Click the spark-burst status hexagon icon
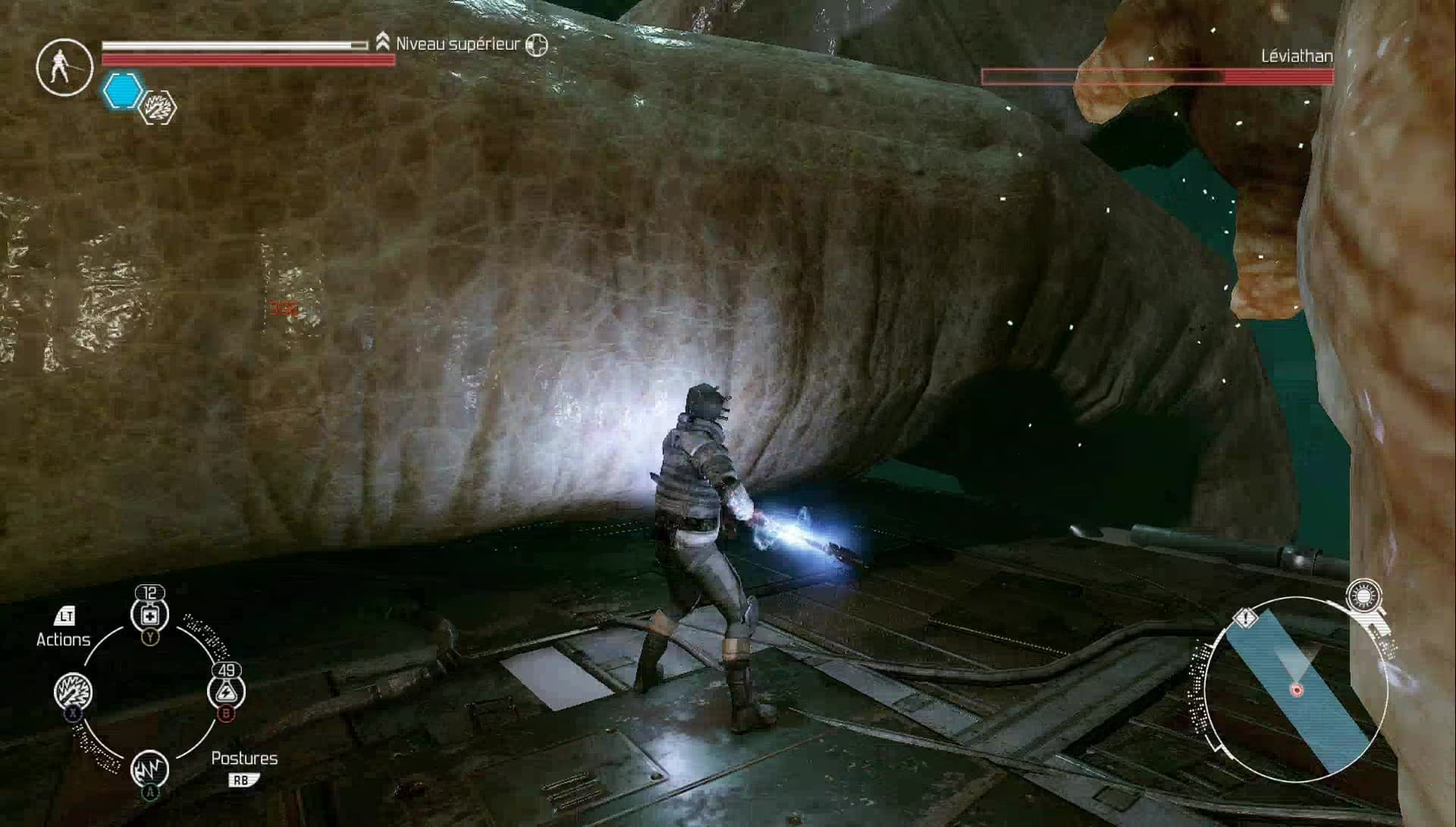Viewport: 1456px width, 827px height. click(157, 108)
